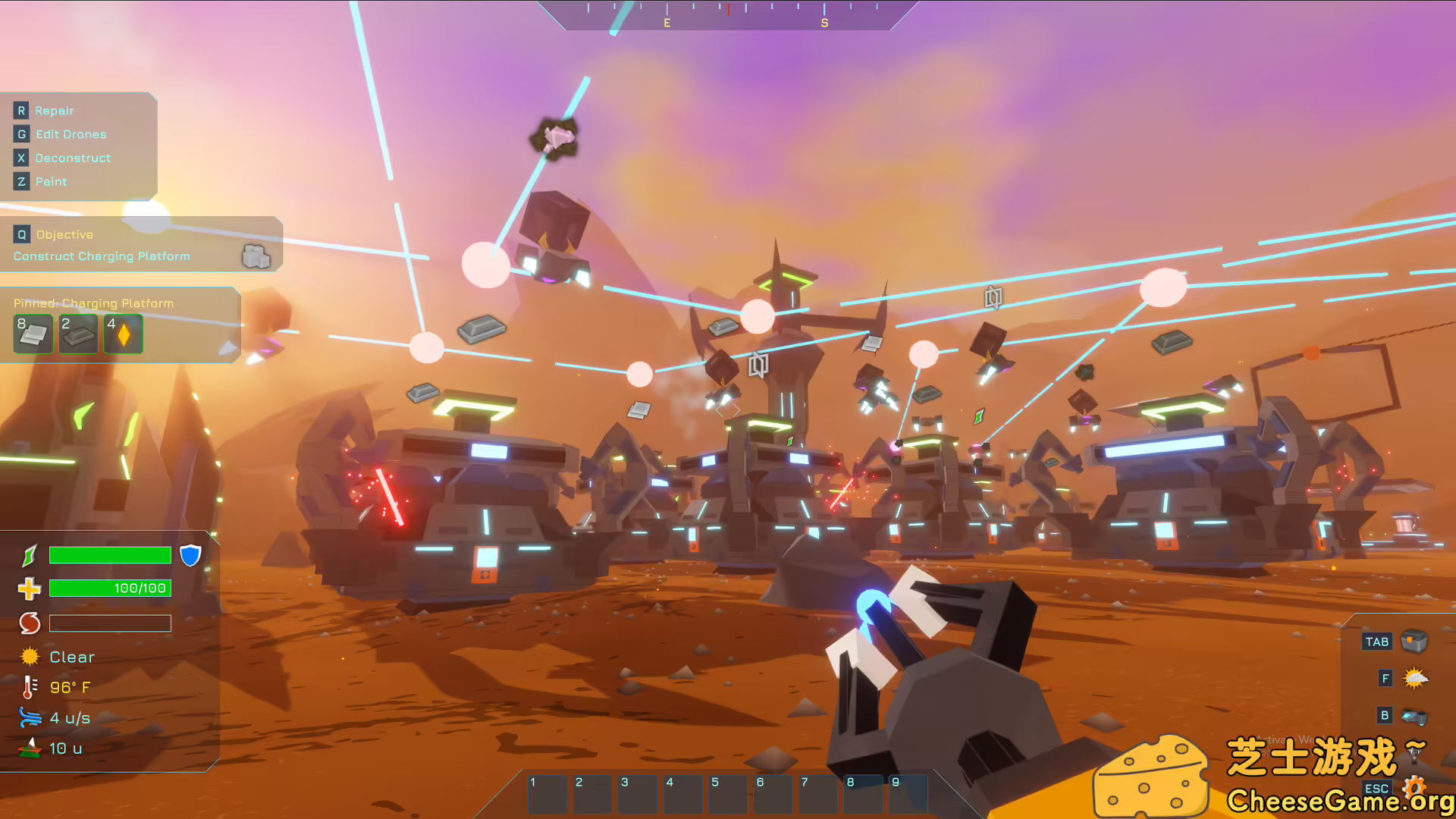The image size is (1456, 819).
Task: Click the Edit Drones option
Action: [71, 134]
